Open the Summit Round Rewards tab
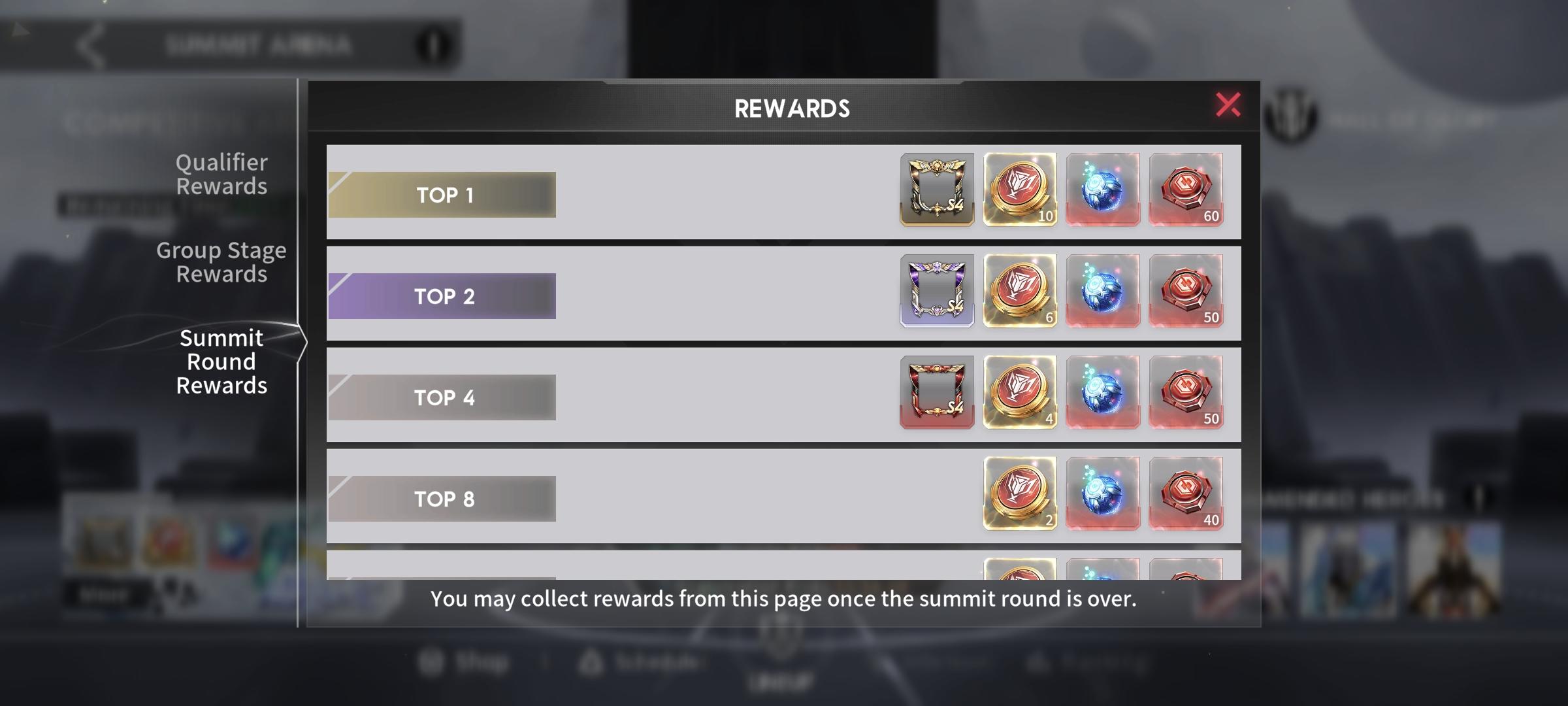Viewport: 1568px width, 706px height. (x=221, y=361)
